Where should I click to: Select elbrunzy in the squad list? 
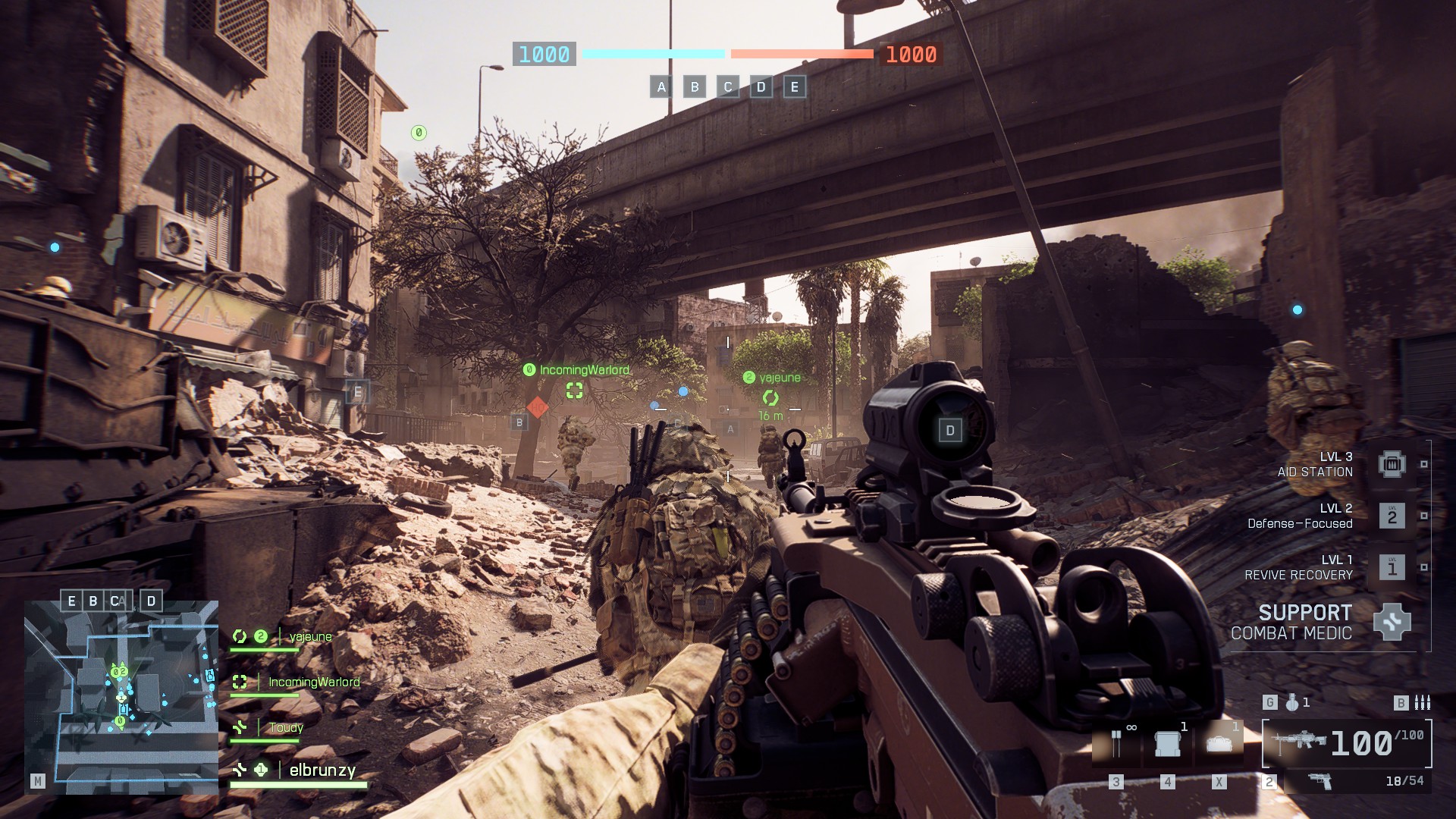(322, 770)
